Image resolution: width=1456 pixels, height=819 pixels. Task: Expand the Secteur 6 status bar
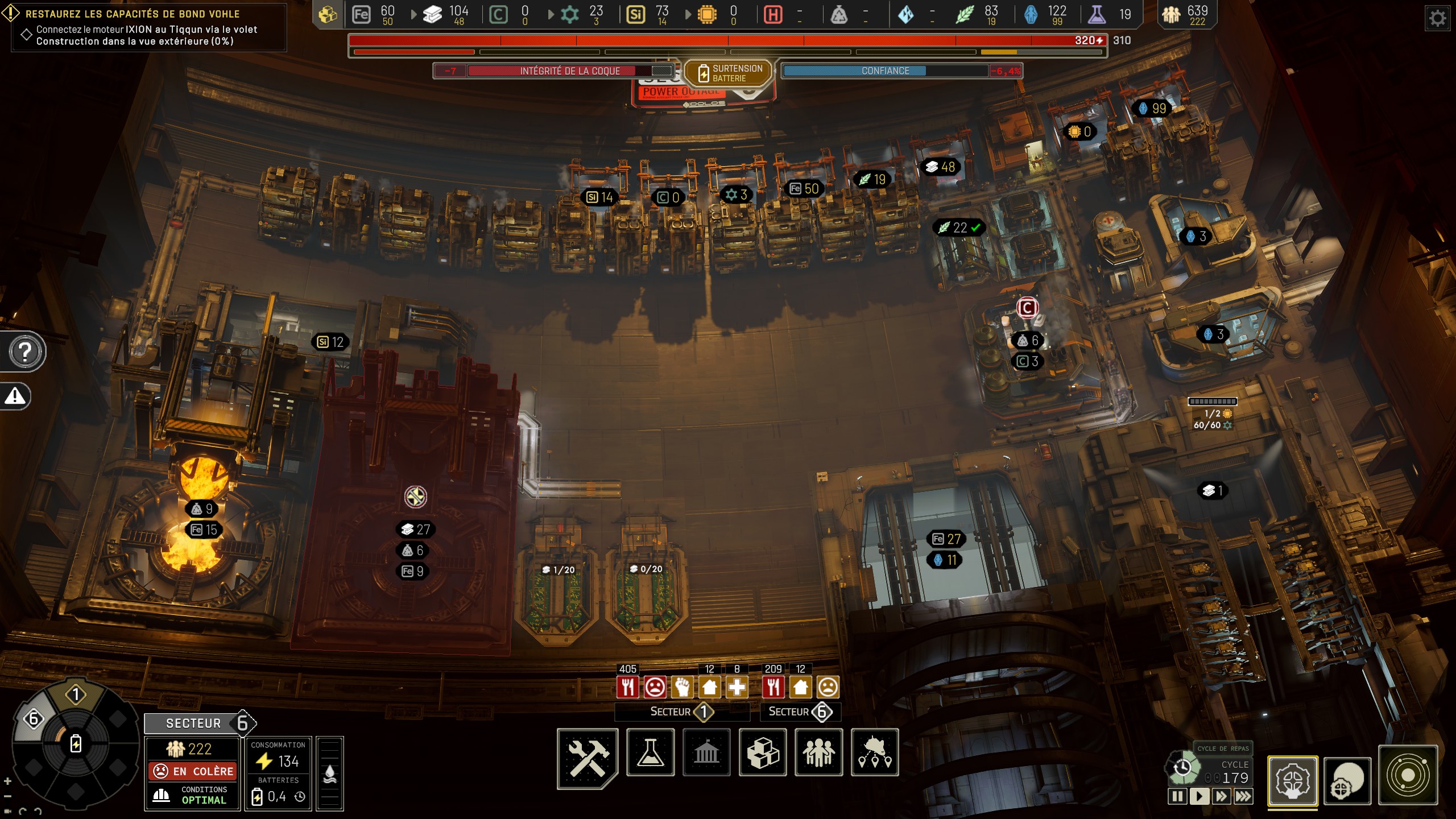[x=802, y=712]
